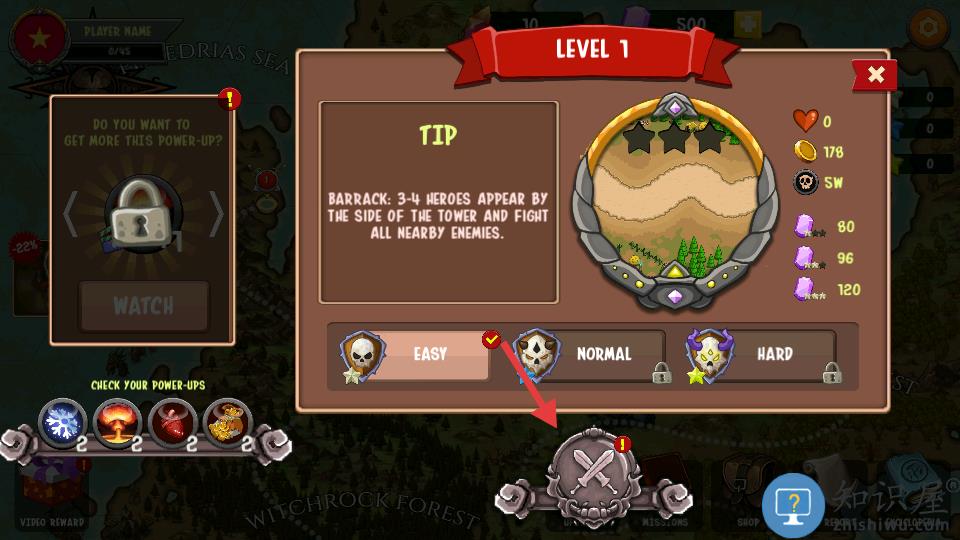Screen dimensions: 960x540
Task: Select Easy difficulty
Action: point(415,355)
